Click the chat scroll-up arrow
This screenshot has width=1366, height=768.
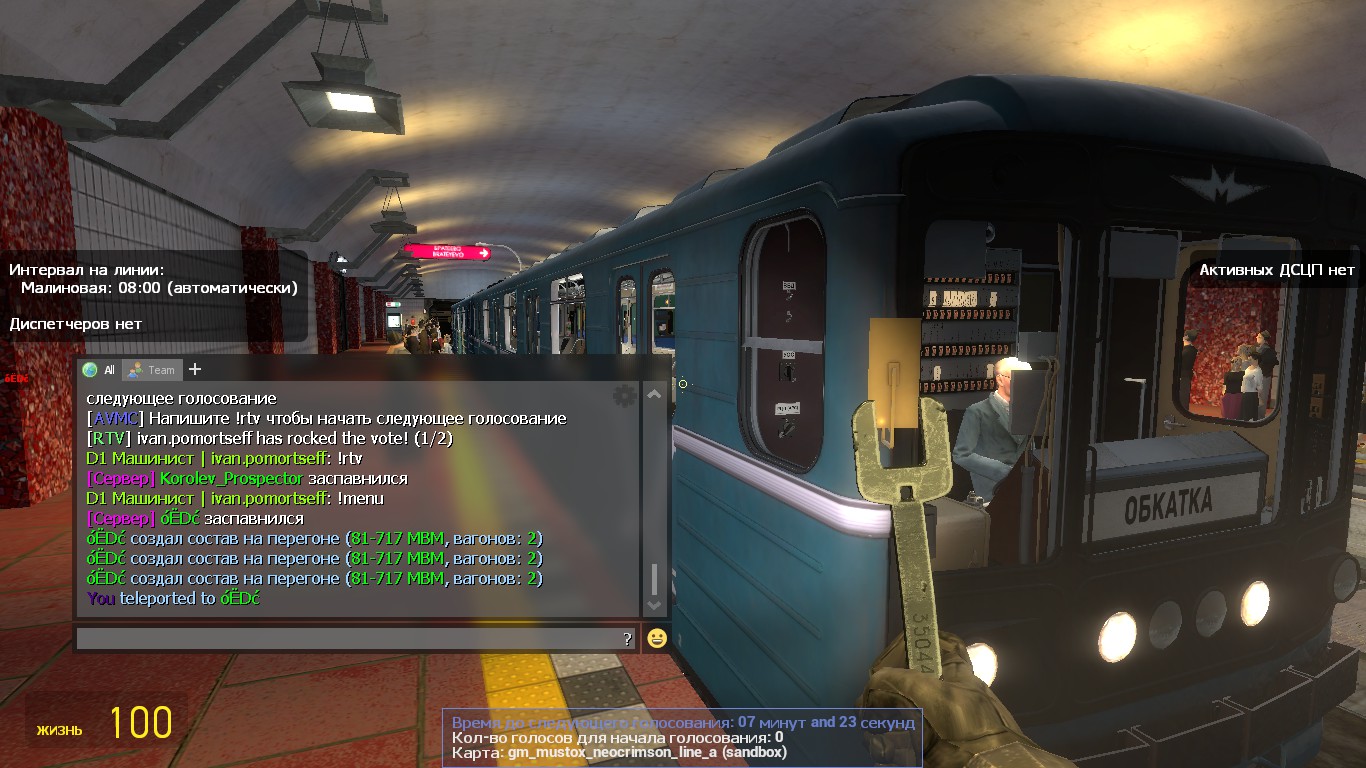coord(654,395)
